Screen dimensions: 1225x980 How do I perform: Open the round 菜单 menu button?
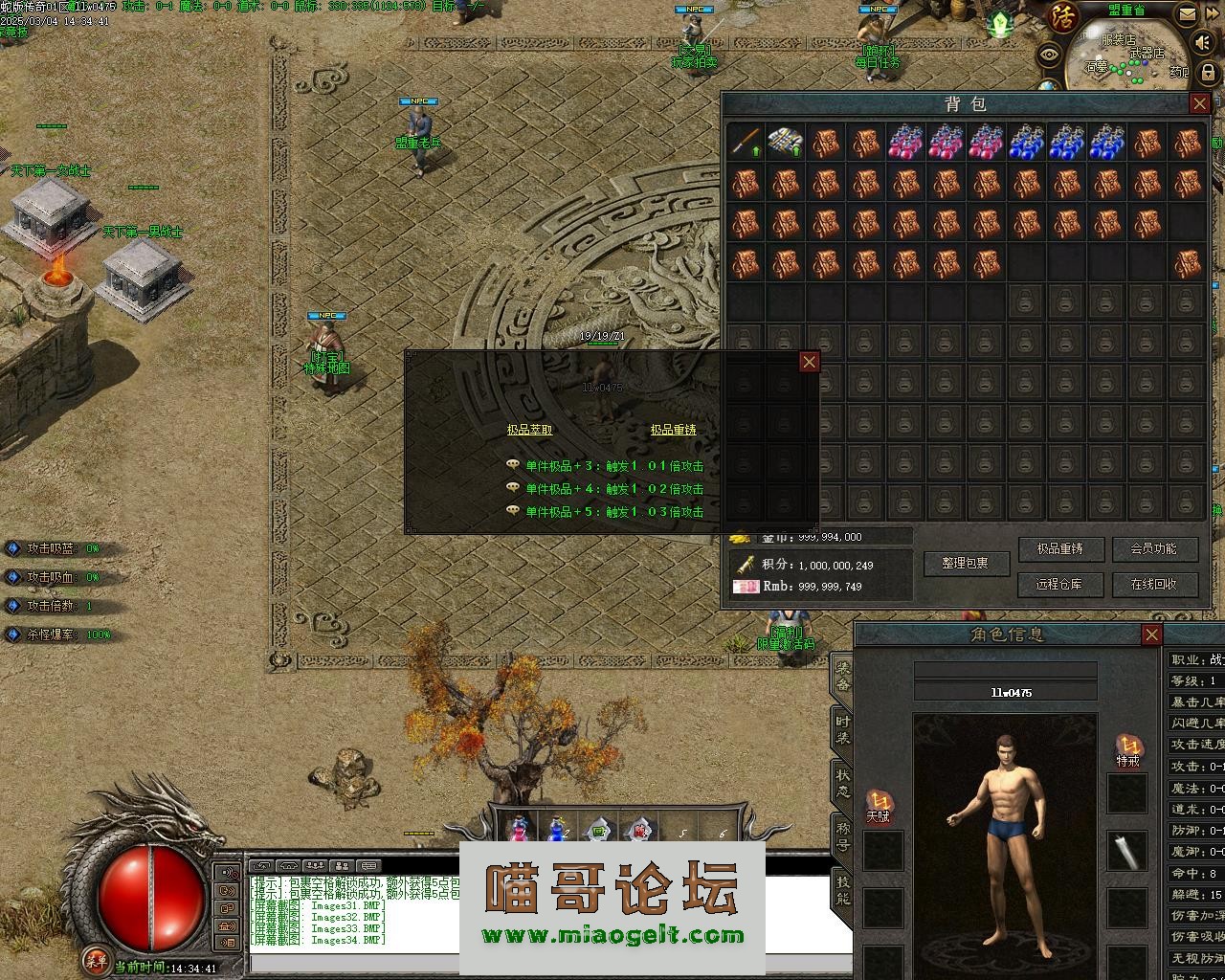95,959
